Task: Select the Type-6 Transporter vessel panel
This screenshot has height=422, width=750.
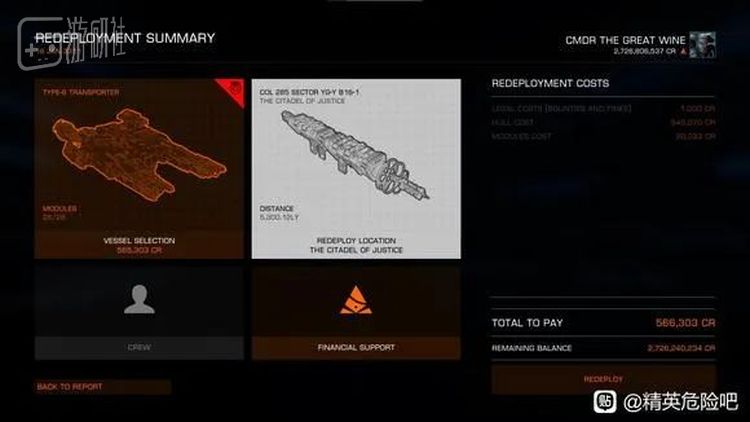Action: 140,168
